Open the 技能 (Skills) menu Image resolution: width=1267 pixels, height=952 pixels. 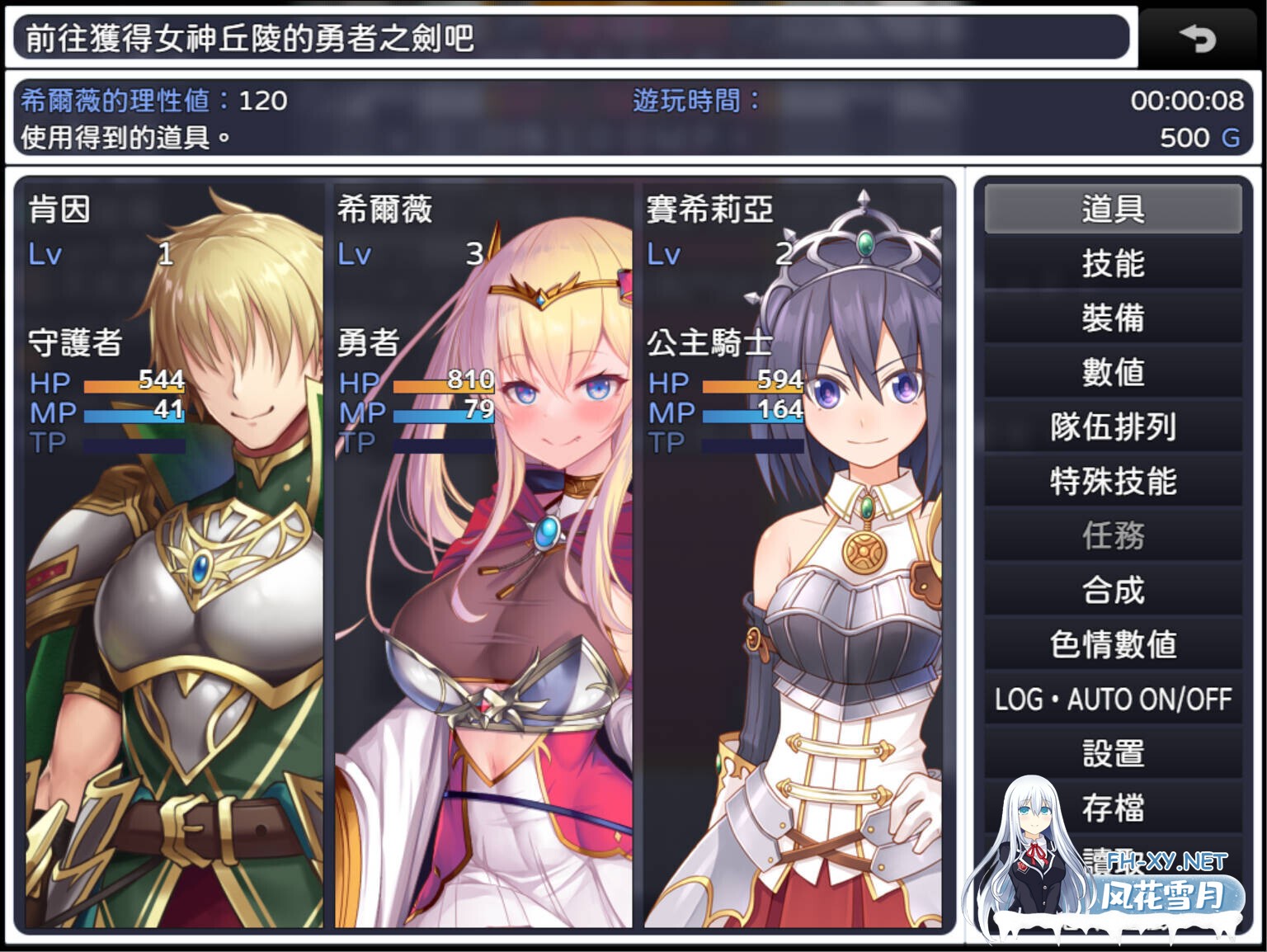coord(1113,266)
